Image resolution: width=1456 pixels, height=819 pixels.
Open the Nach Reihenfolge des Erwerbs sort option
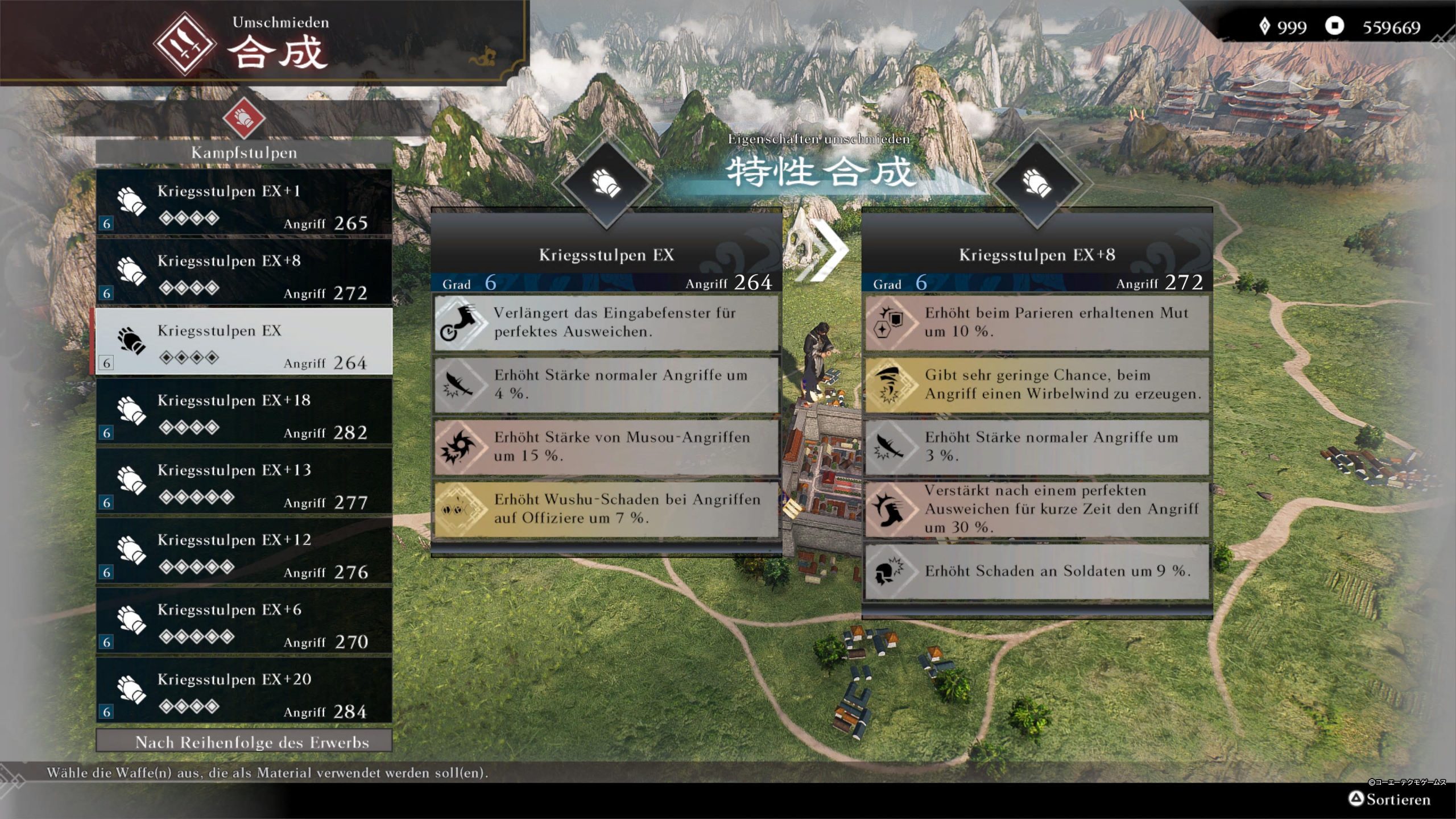tap(243, 742)
